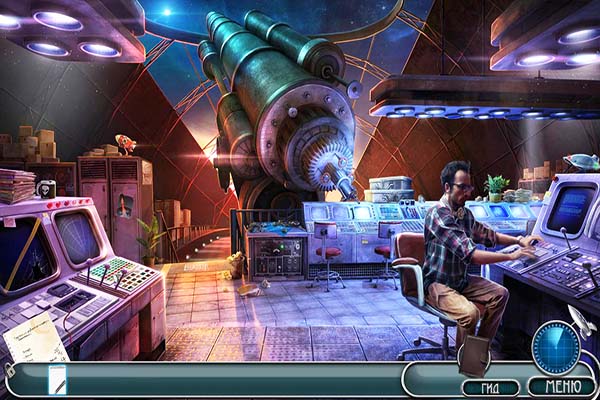Screen dimensions: 600x400
Task: Open the ГИД strategy guide
Action: [490, 387]
